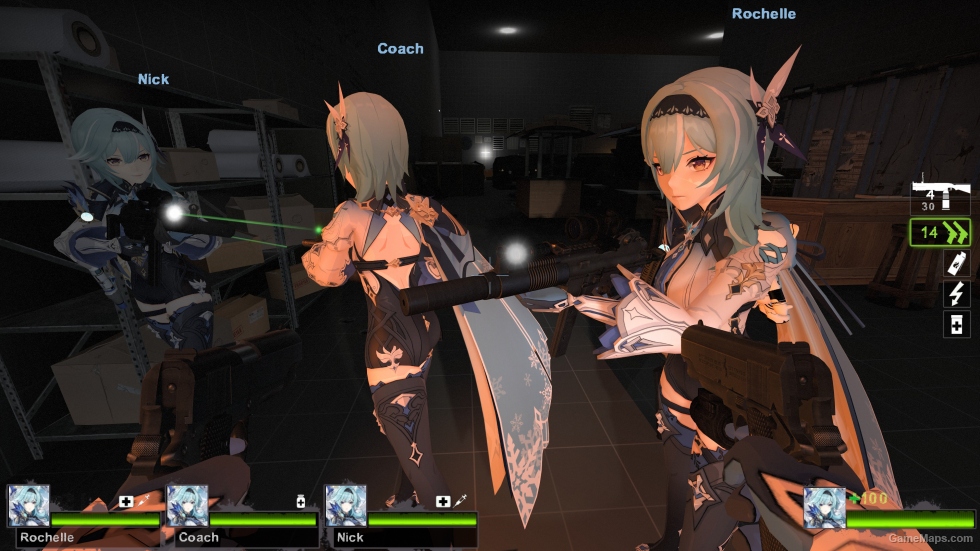Click your own character portrait beside 100 health
980x551 pixels.
click(824, 508)
